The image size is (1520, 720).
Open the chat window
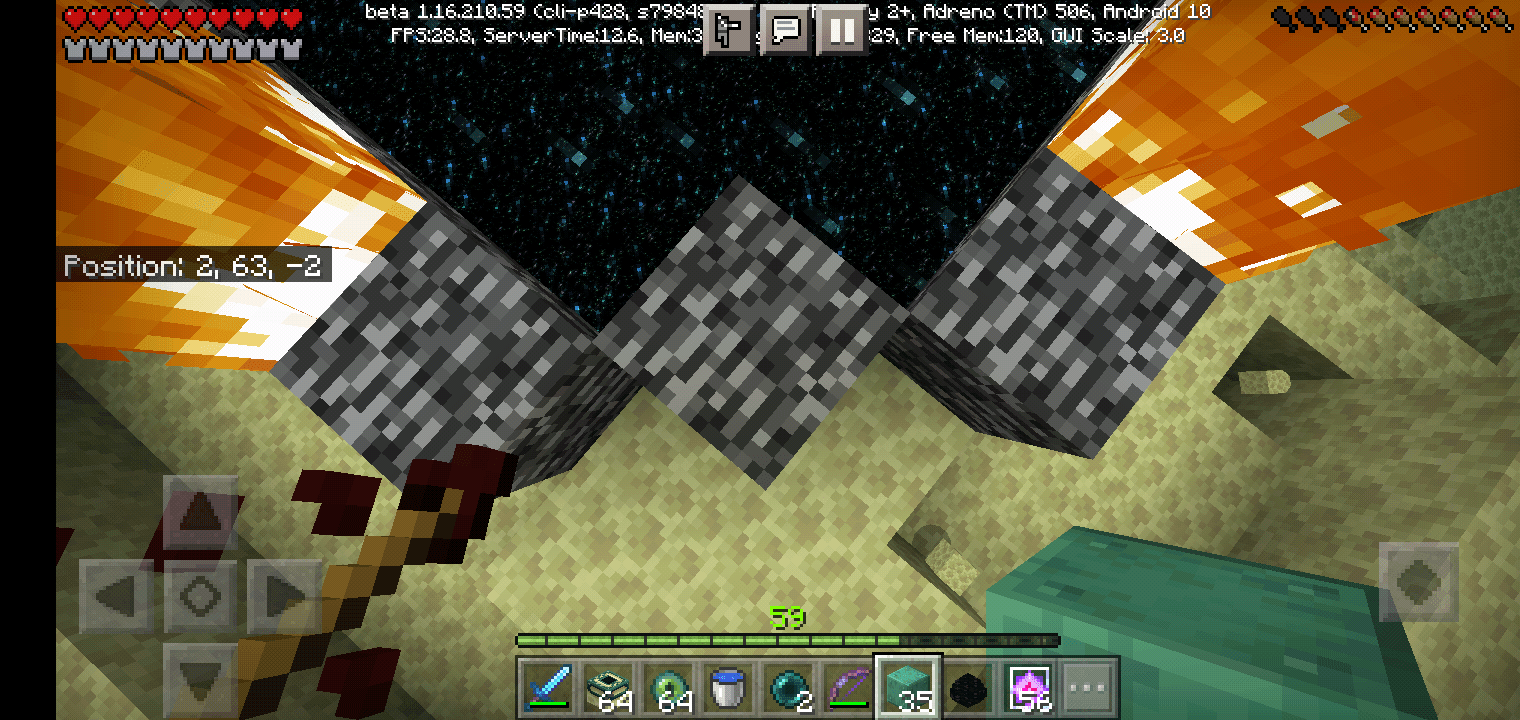pyautogui.click(x=786, y=29)
